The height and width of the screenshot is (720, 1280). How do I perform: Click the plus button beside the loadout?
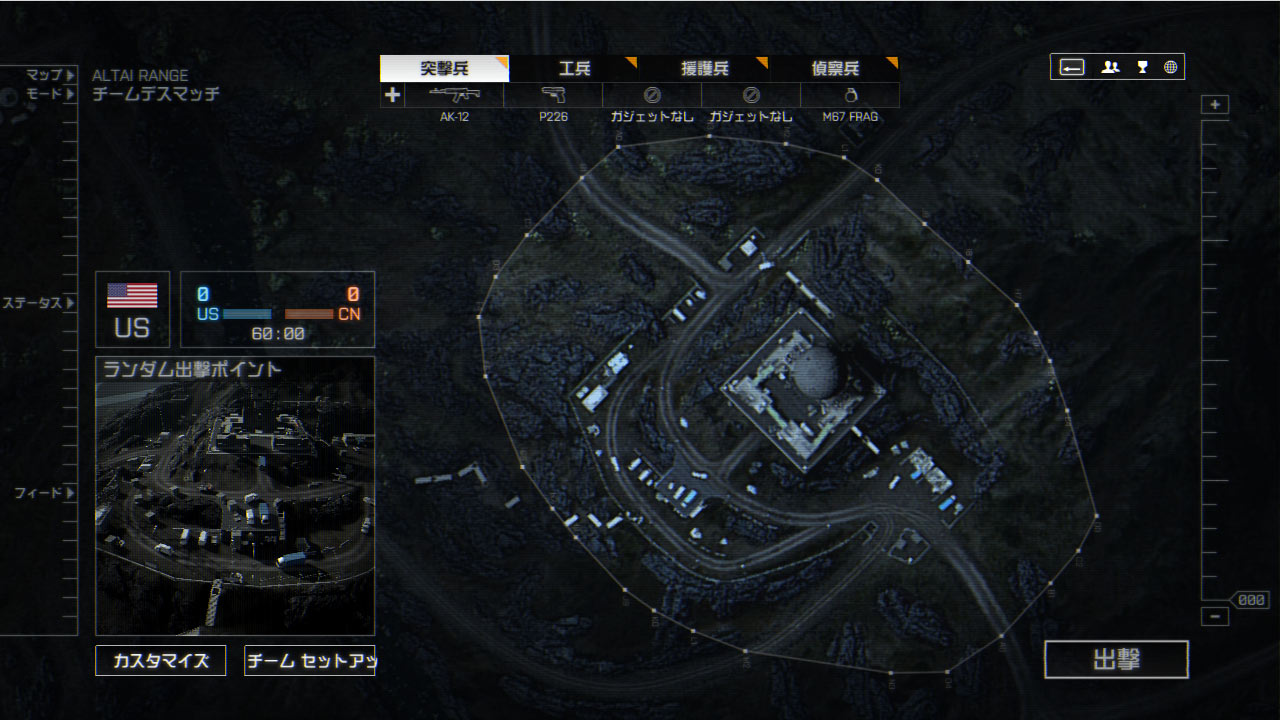click(x=392, y=96)
